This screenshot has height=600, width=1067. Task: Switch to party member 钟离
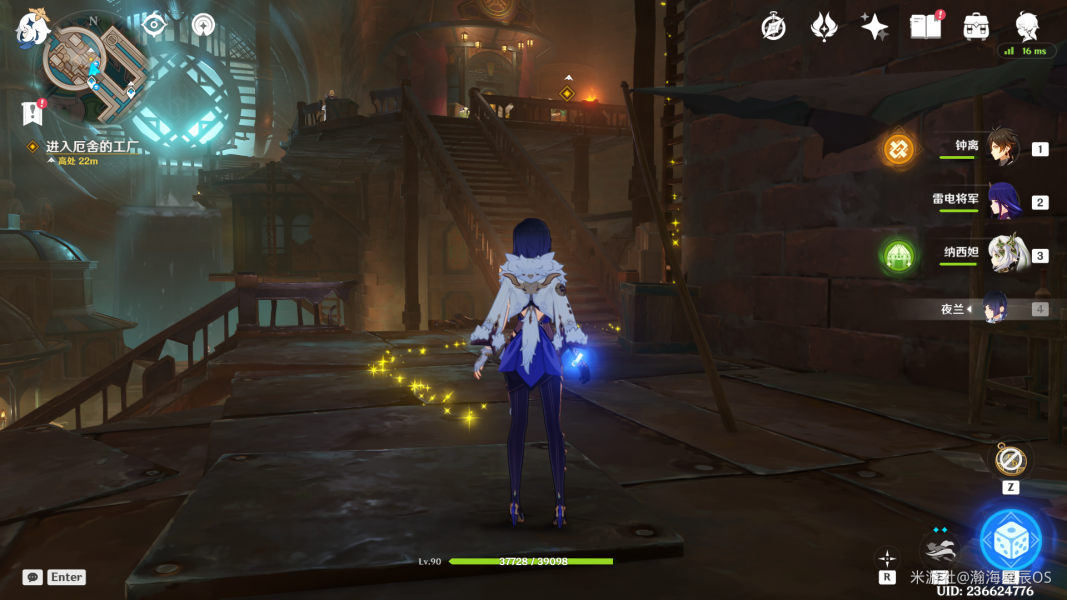tap(1003, 148)
